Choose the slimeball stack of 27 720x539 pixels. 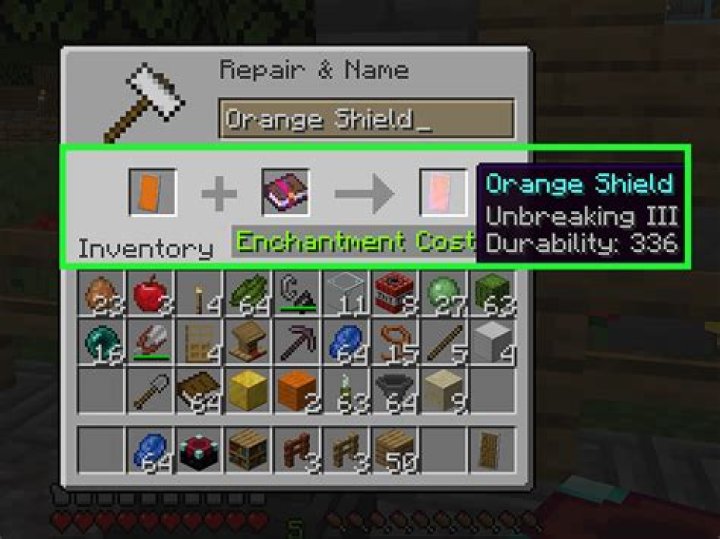pos(443,296)
